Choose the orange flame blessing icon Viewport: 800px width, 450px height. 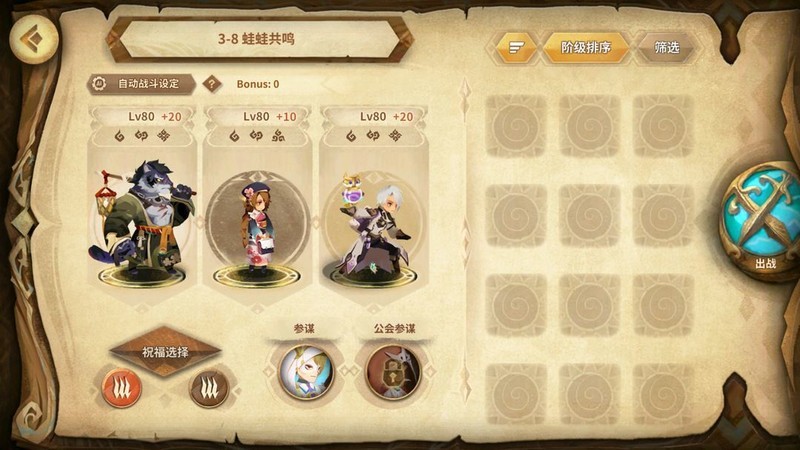[x=122, y=388]
